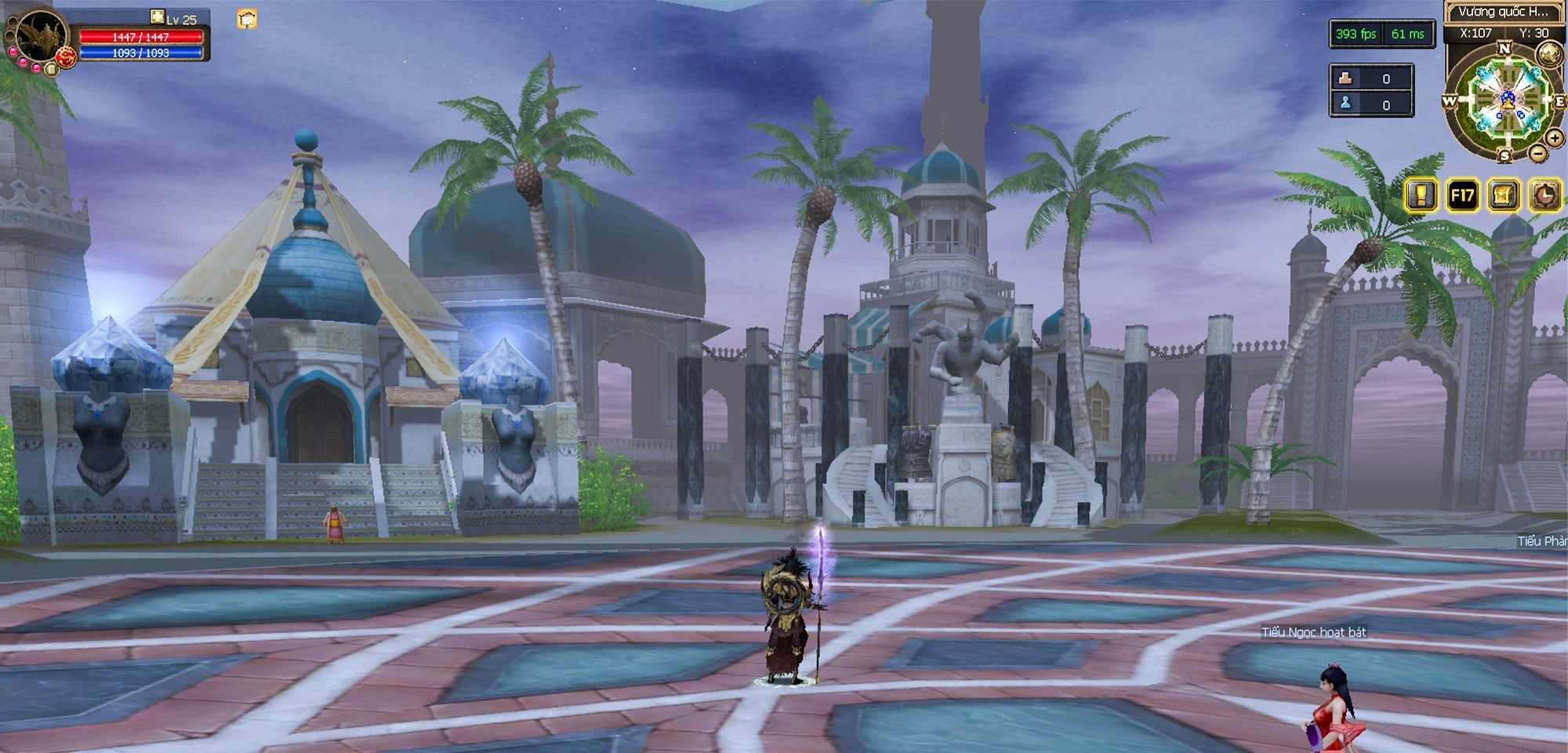
Task: Open the scroll icon below the portrait
Action: tap(51, 69)
